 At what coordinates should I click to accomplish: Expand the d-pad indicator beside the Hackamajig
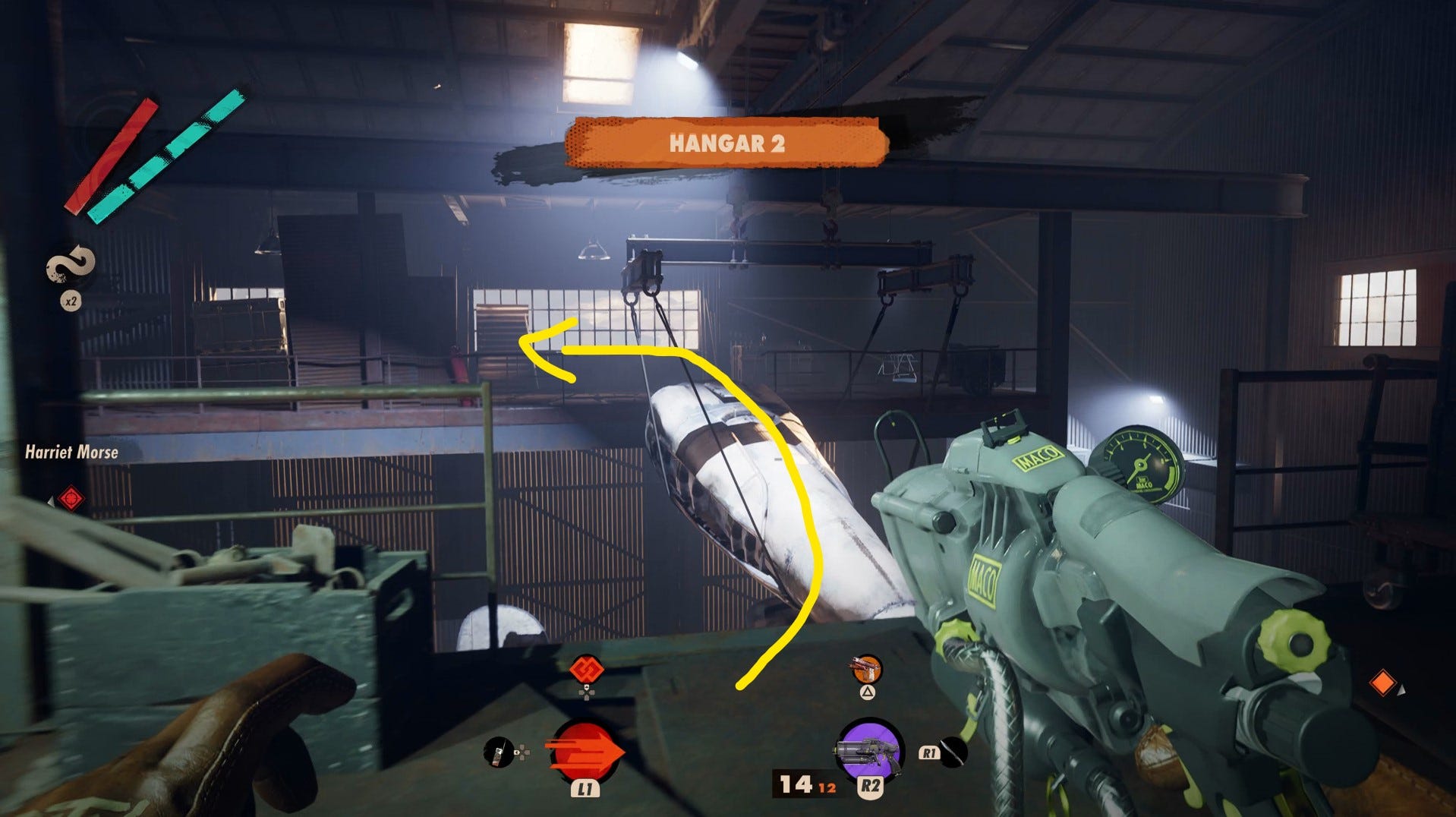(x=522, y=752)
